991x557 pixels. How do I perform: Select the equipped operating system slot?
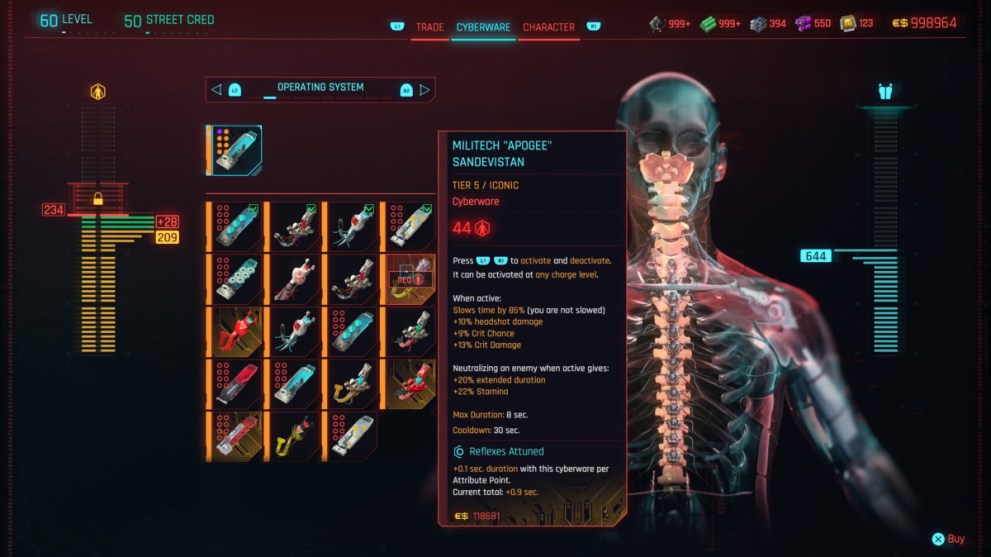click(235, 150)
